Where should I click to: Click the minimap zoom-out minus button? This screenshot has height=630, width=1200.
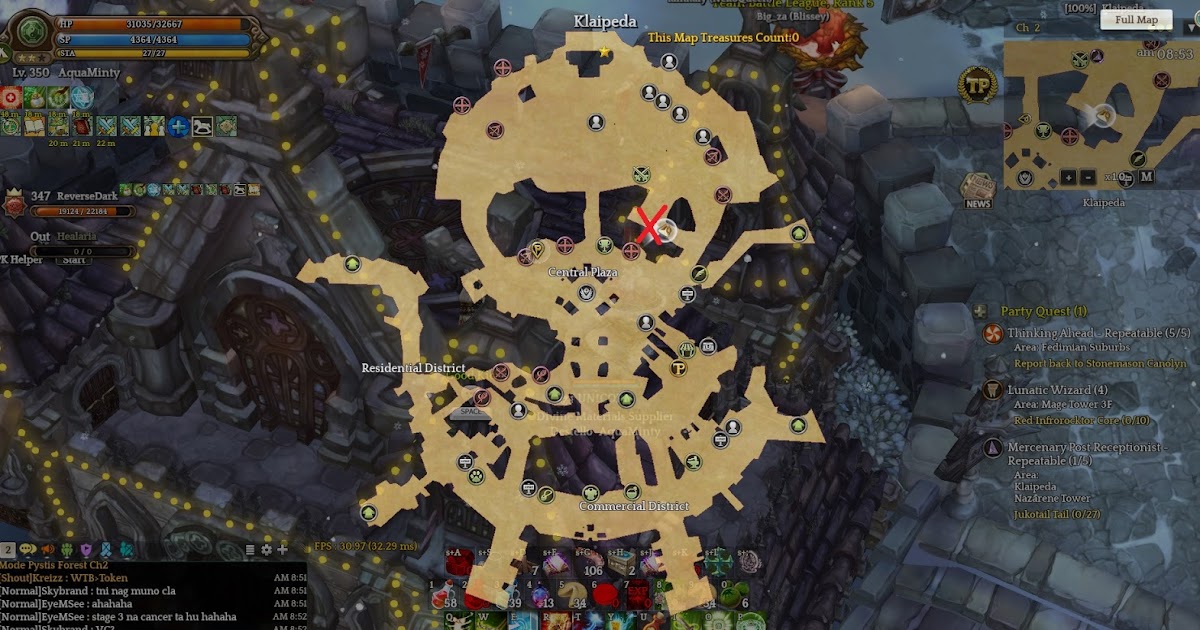tap(1090, 177)
